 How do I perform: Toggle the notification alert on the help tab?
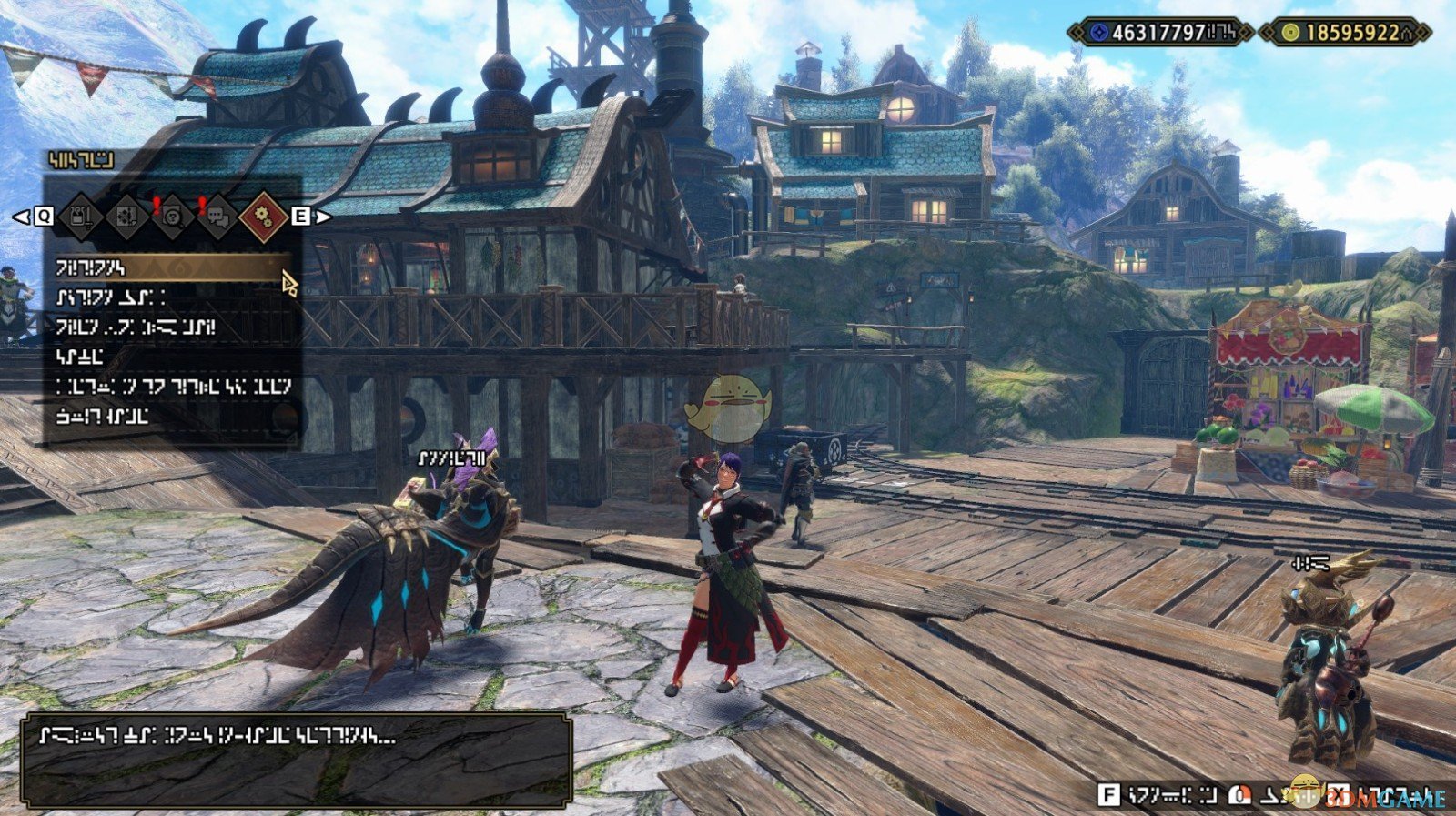(x=157, y=206)
